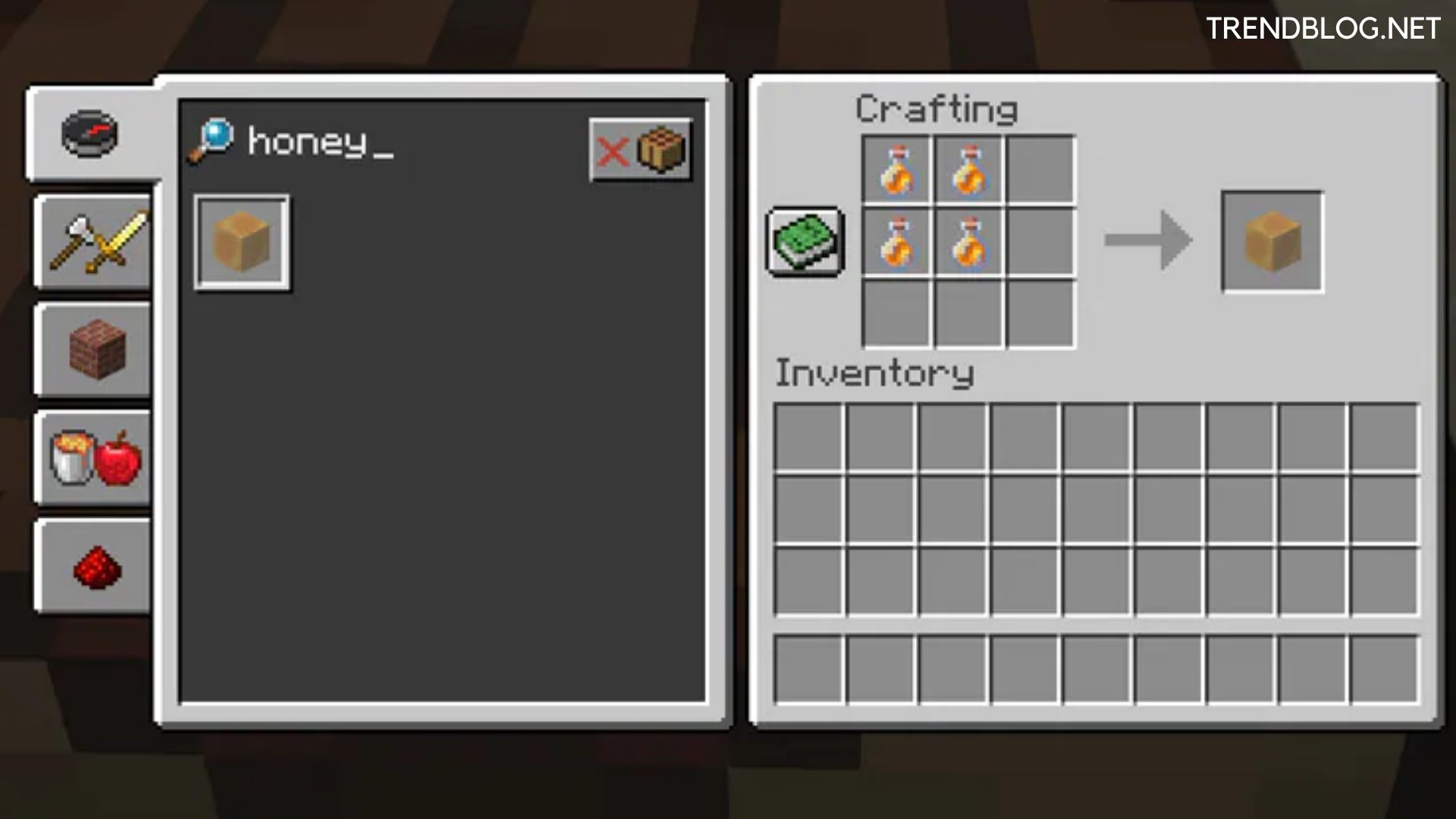The width and height of the screenshot is (1456, 819).
Task: Click the arrow pointing to the crafting output
Action: coord(1147,239)
